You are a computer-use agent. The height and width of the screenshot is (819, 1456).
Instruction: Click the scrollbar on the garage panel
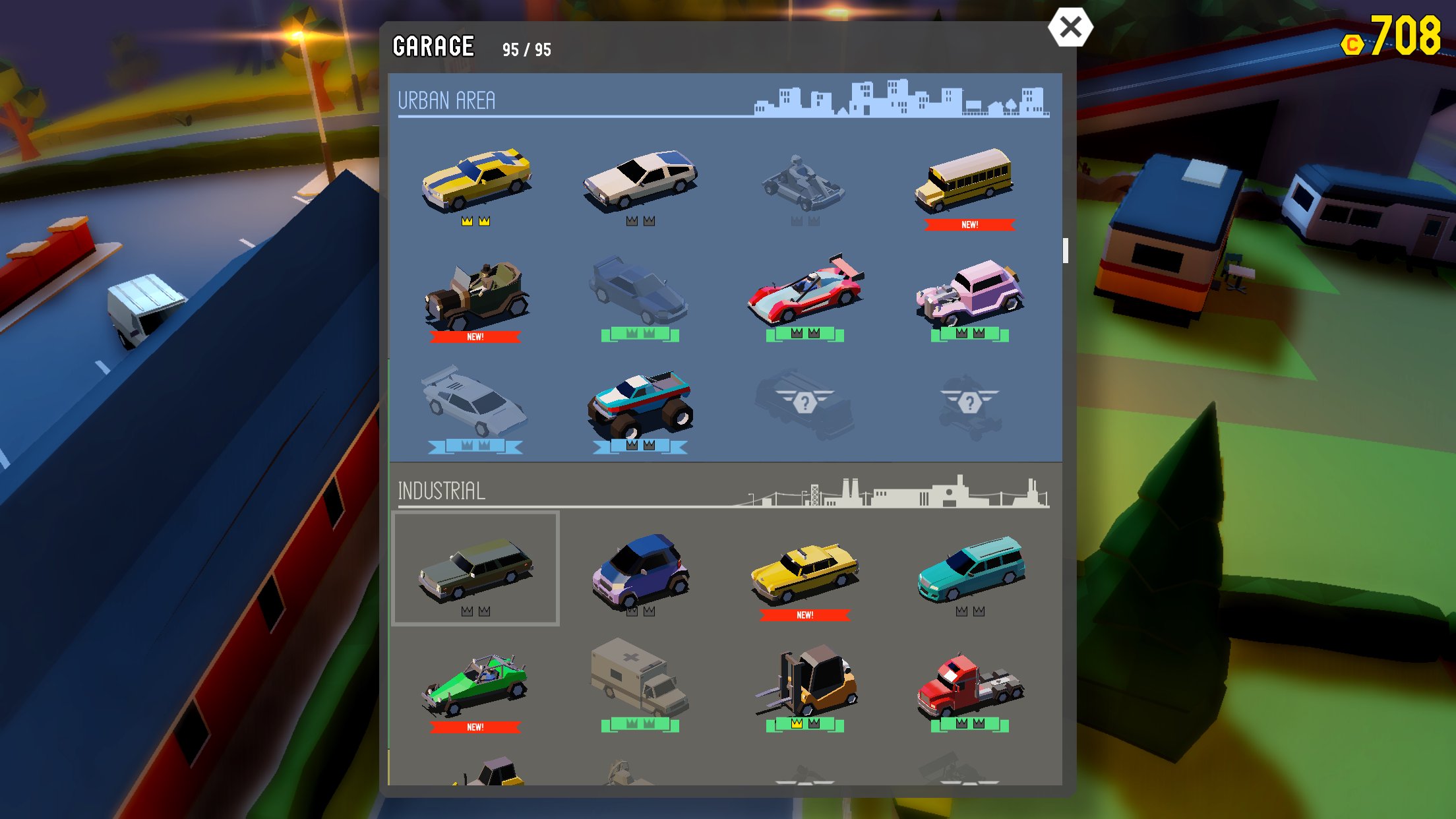tap(1064, 252)
